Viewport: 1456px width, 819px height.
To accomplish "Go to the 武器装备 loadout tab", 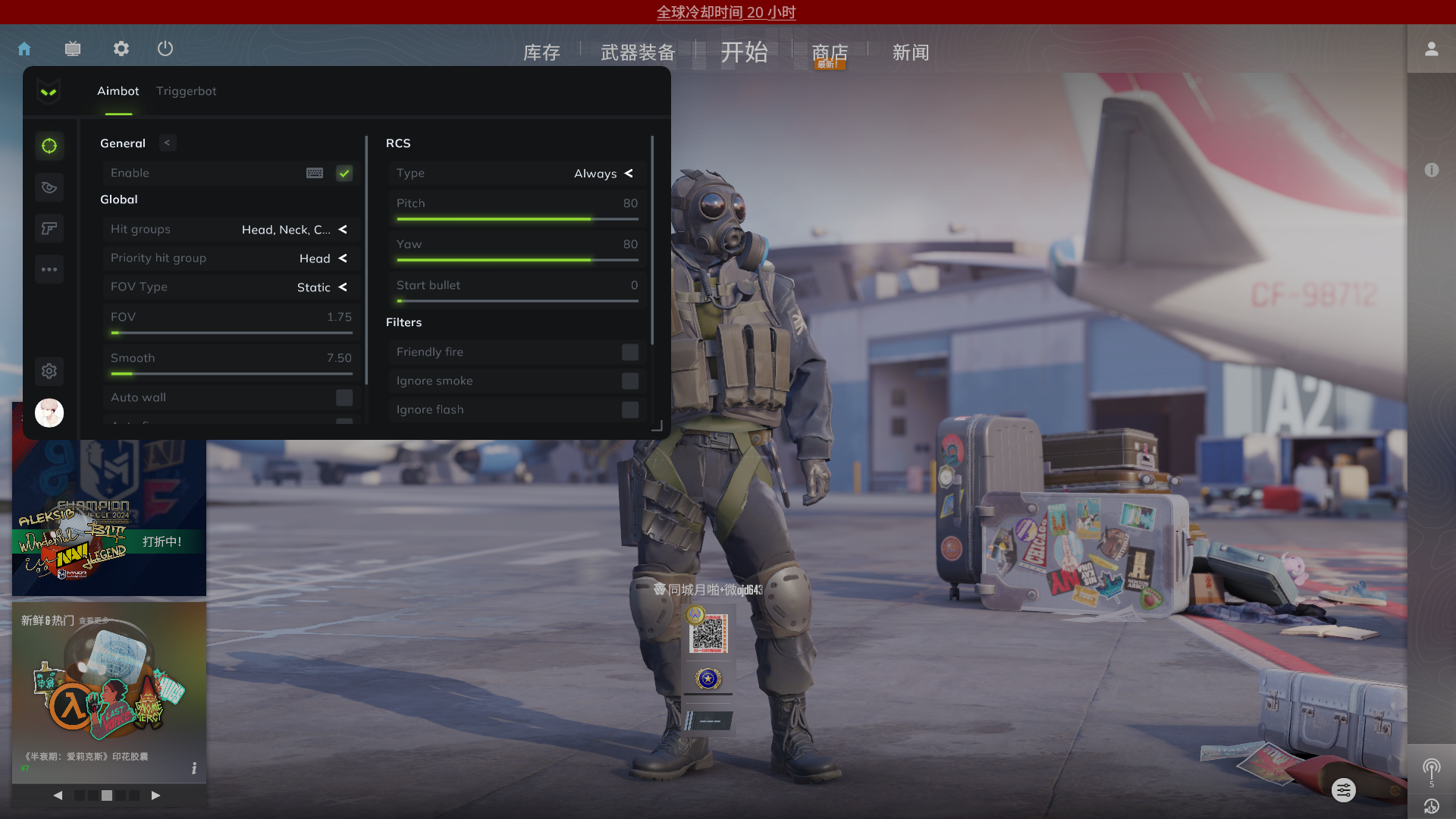I will [638, 52].
